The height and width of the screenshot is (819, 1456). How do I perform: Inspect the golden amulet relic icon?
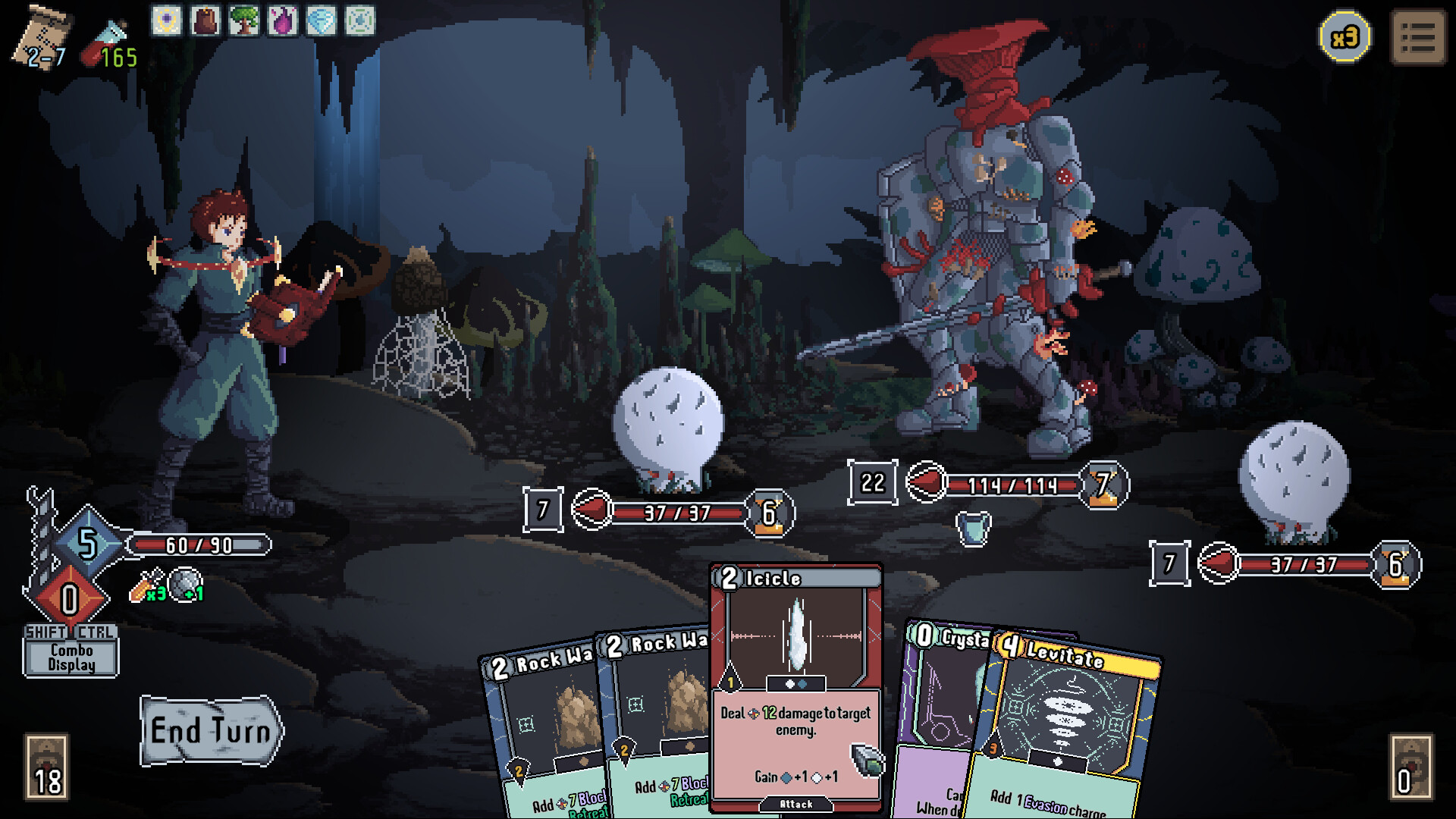[x=167, y=20]
